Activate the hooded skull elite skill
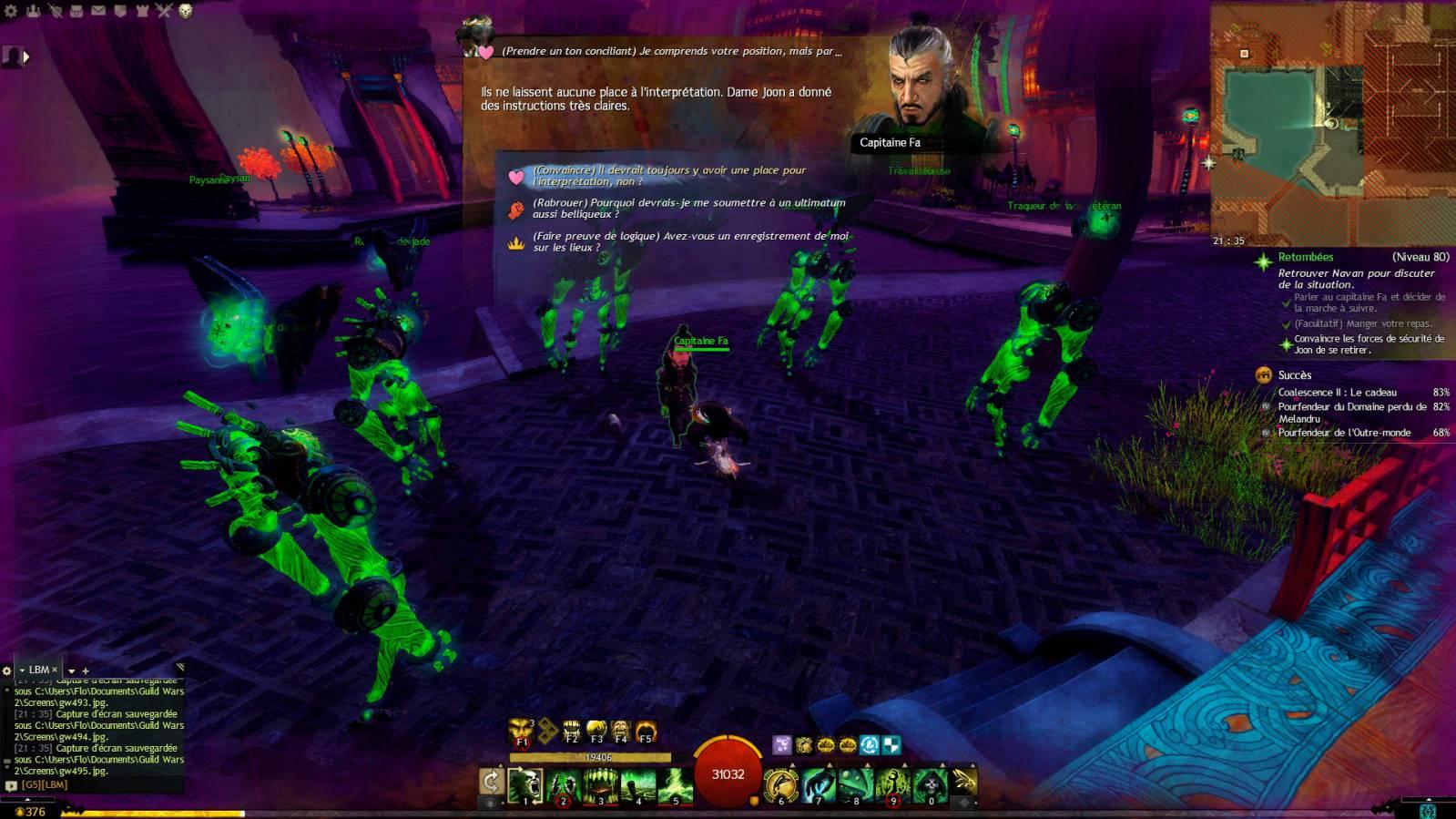 pyautogui.click(x=930, y=785)
